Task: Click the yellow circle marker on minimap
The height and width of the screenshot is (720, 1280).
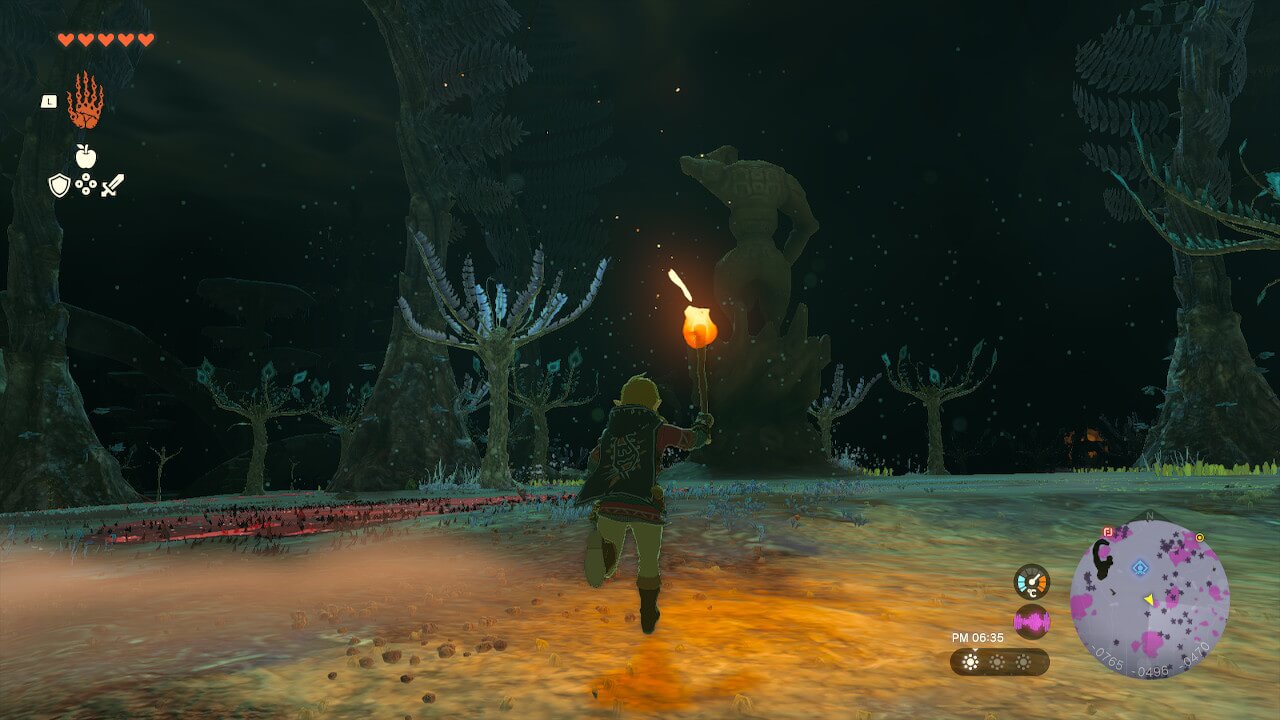Action: pyautogui.click(x=1199, y=537)
